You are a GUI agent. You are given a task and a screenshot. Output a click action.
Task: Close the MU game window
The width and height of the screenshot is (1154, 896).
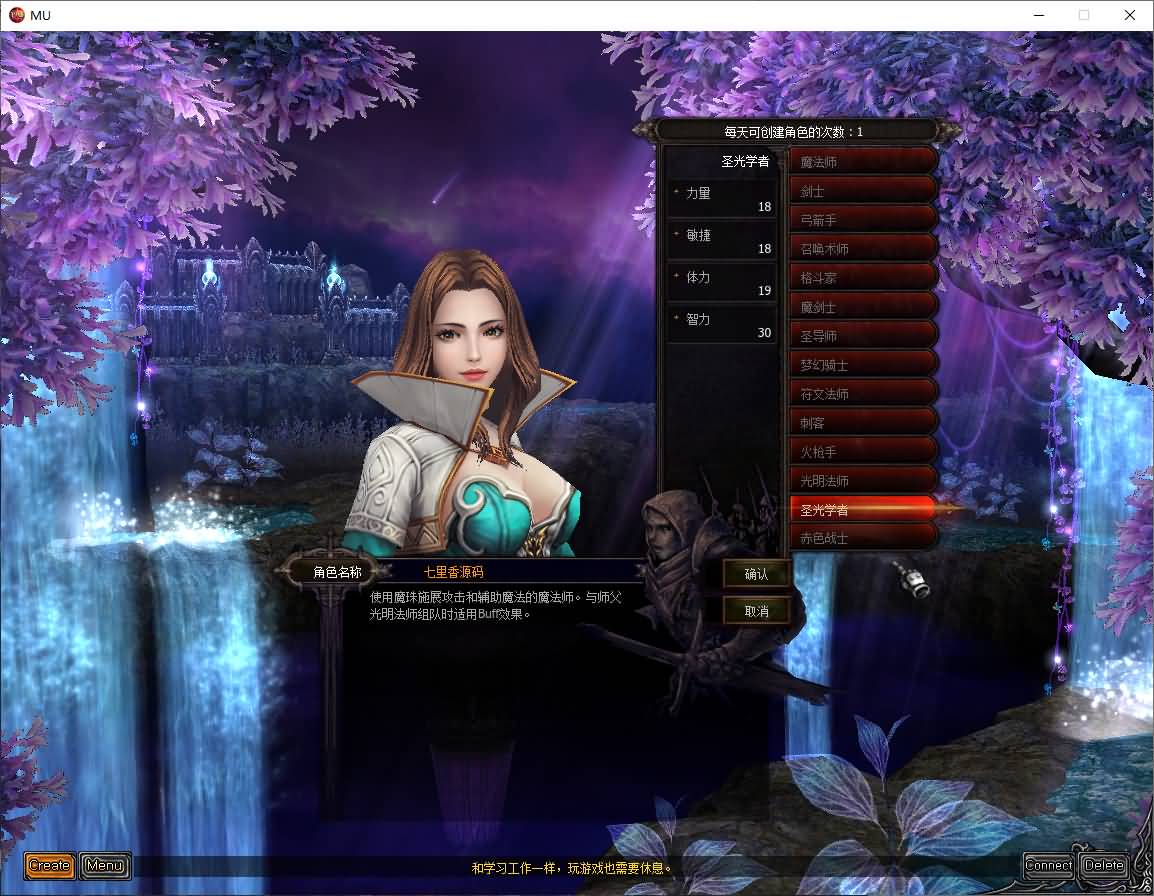[x=1130, y=15]
